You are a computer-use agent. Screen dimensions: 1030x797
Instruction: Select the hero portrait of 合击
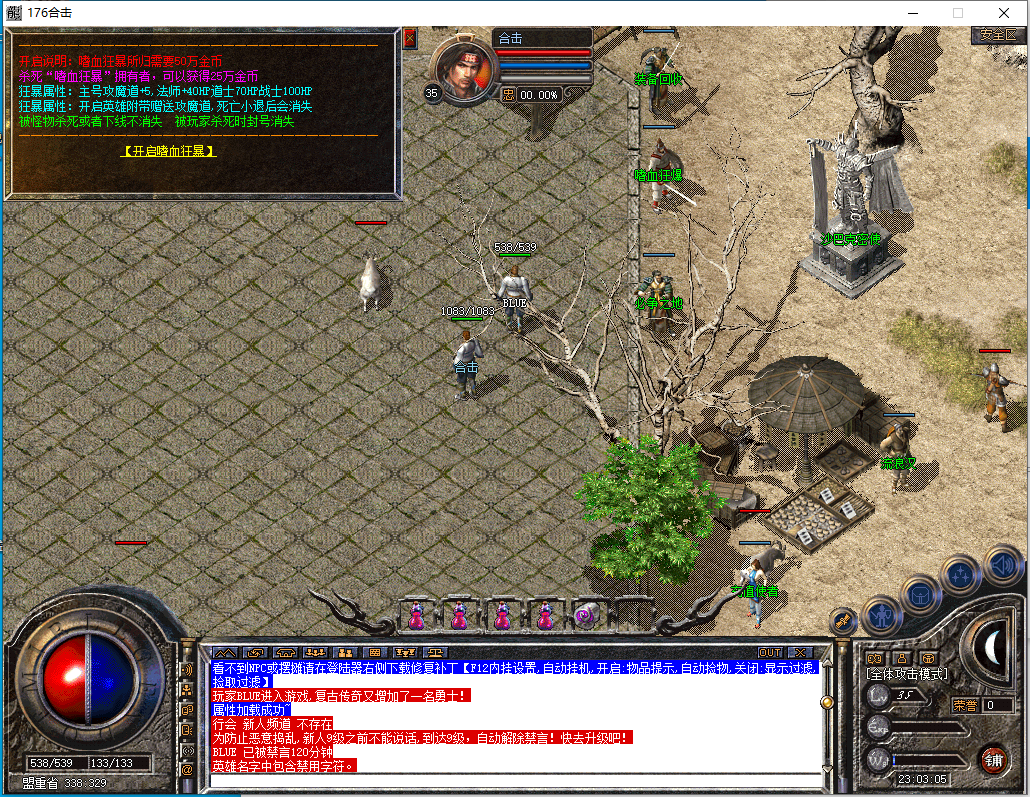(x=462, y=70)
